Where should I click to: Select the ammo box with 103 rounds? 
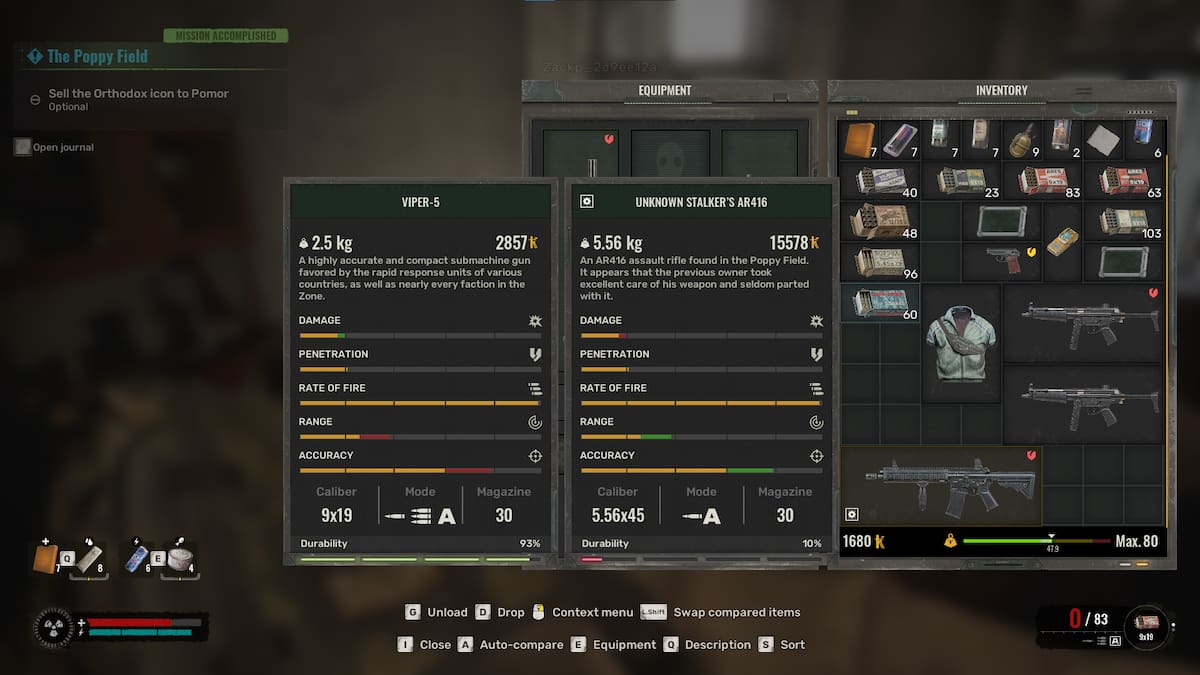coord(1123,220)
